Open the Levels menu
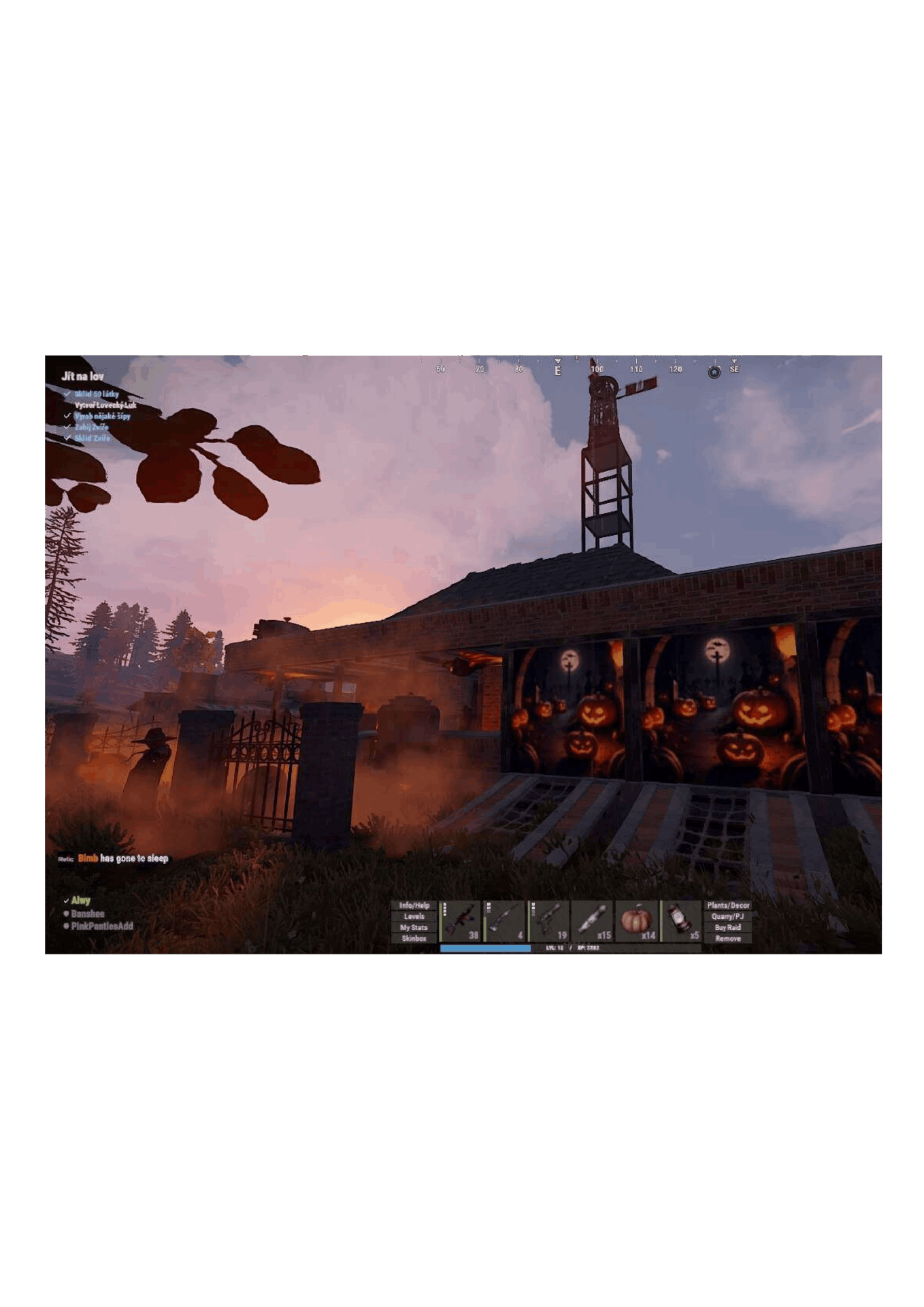 pos(414,916)
